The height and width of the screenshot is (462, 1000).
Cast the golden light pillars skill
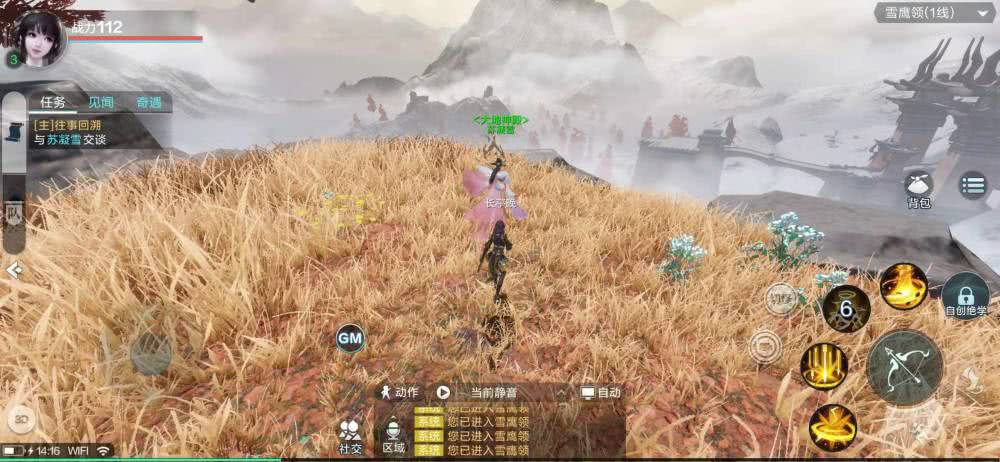[x=824, y=365]
